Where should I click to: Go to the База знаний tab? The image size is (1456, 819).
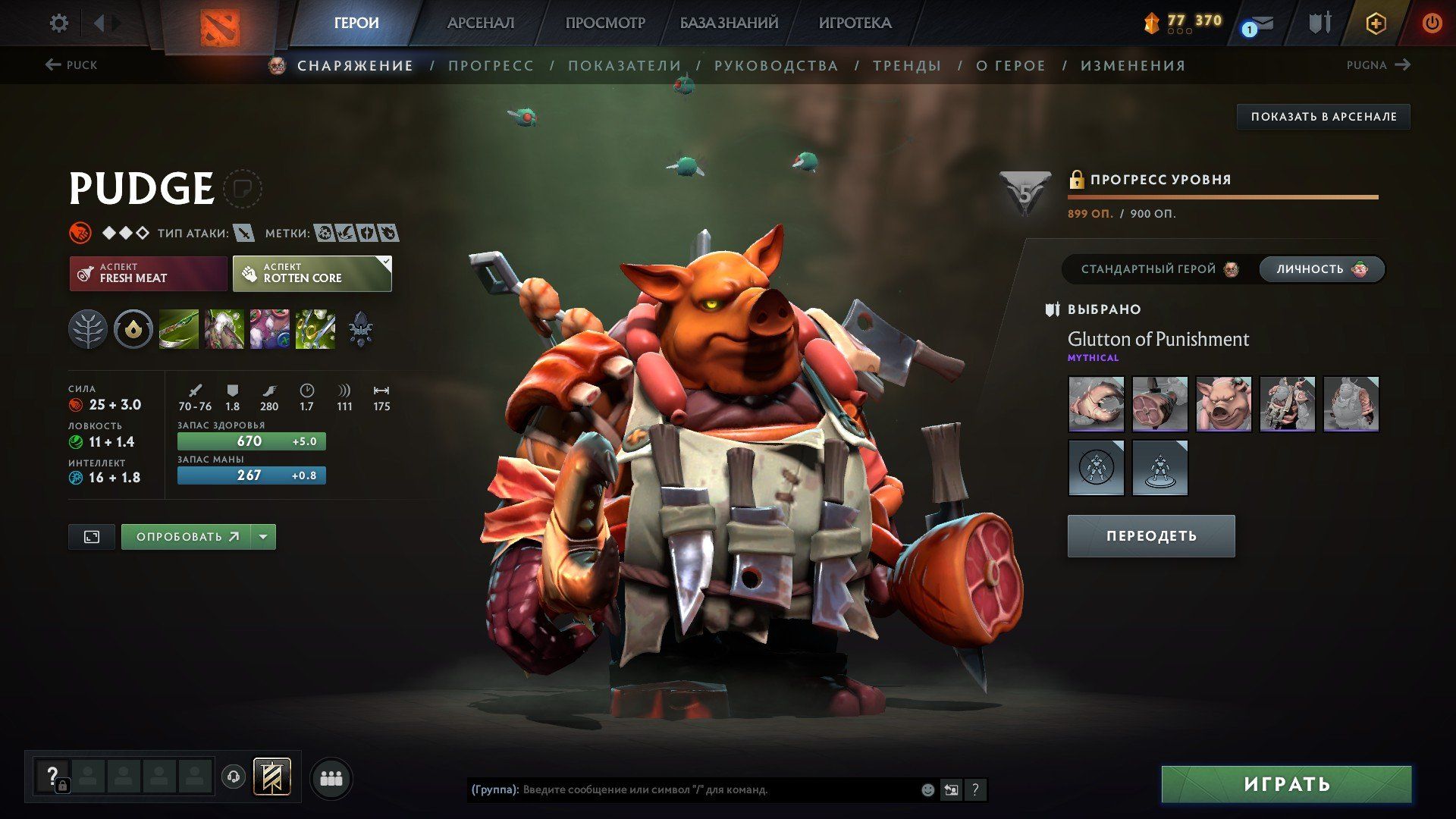[728, 24]
